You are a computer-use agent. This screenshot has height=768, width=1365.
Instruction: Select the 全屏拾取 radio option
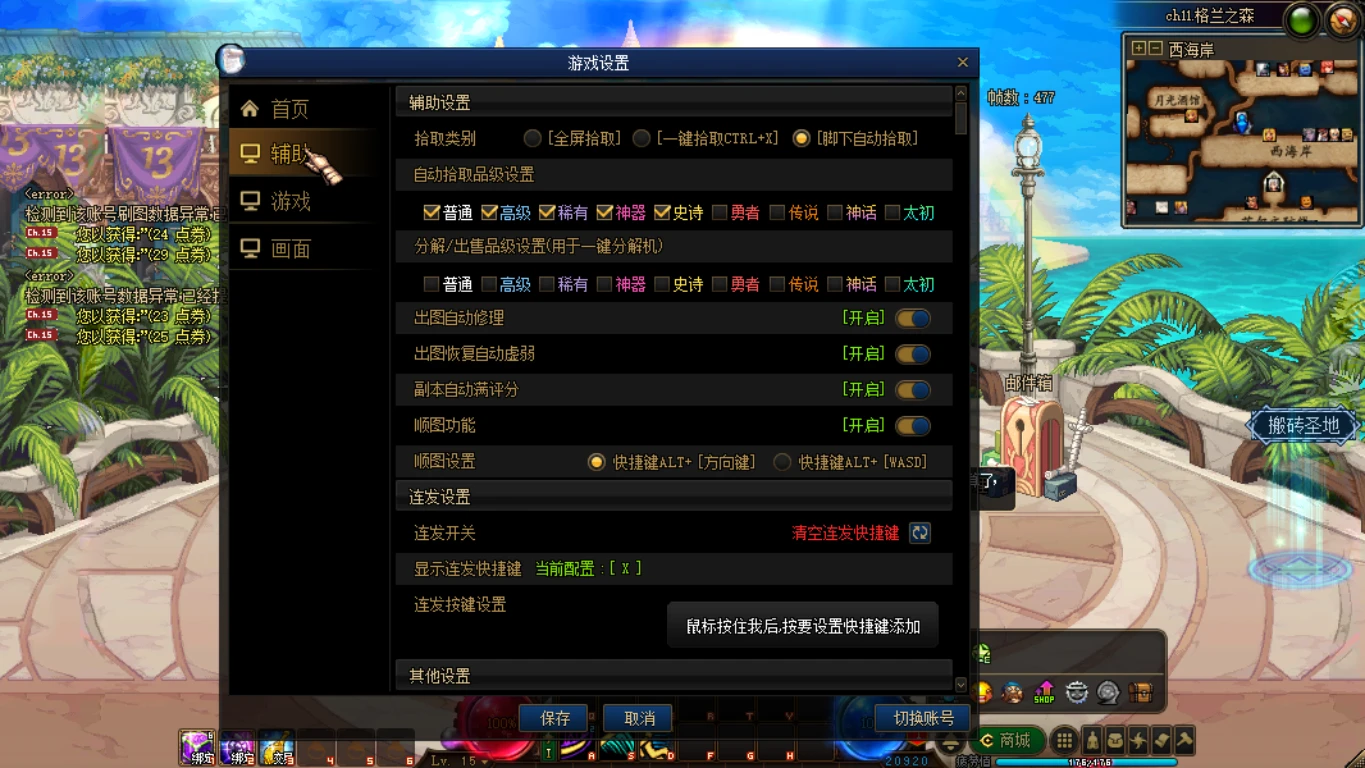532,138
